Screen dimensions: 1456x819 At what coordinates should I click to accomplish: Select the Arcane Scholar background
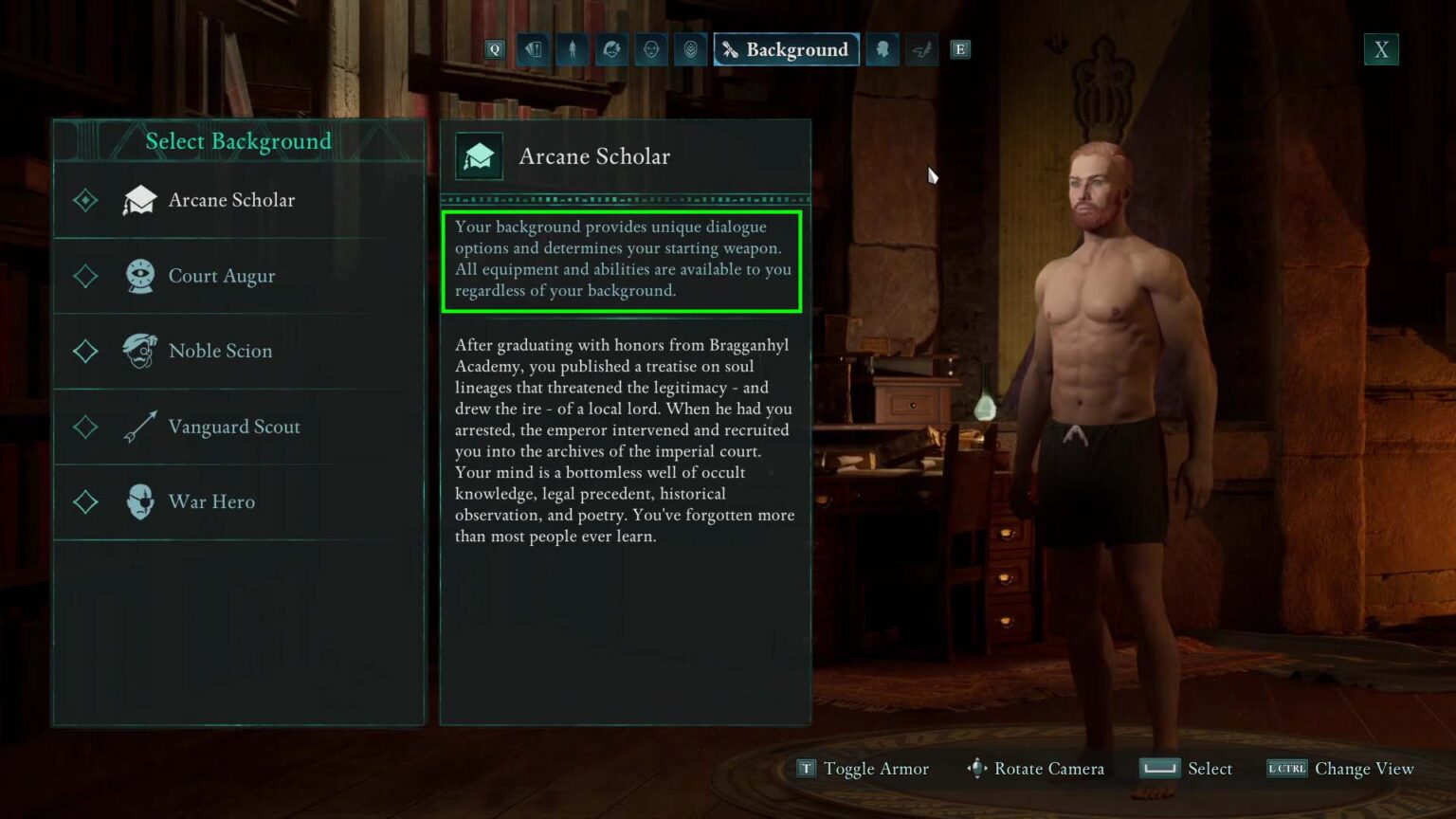click(x=231, y=200)
